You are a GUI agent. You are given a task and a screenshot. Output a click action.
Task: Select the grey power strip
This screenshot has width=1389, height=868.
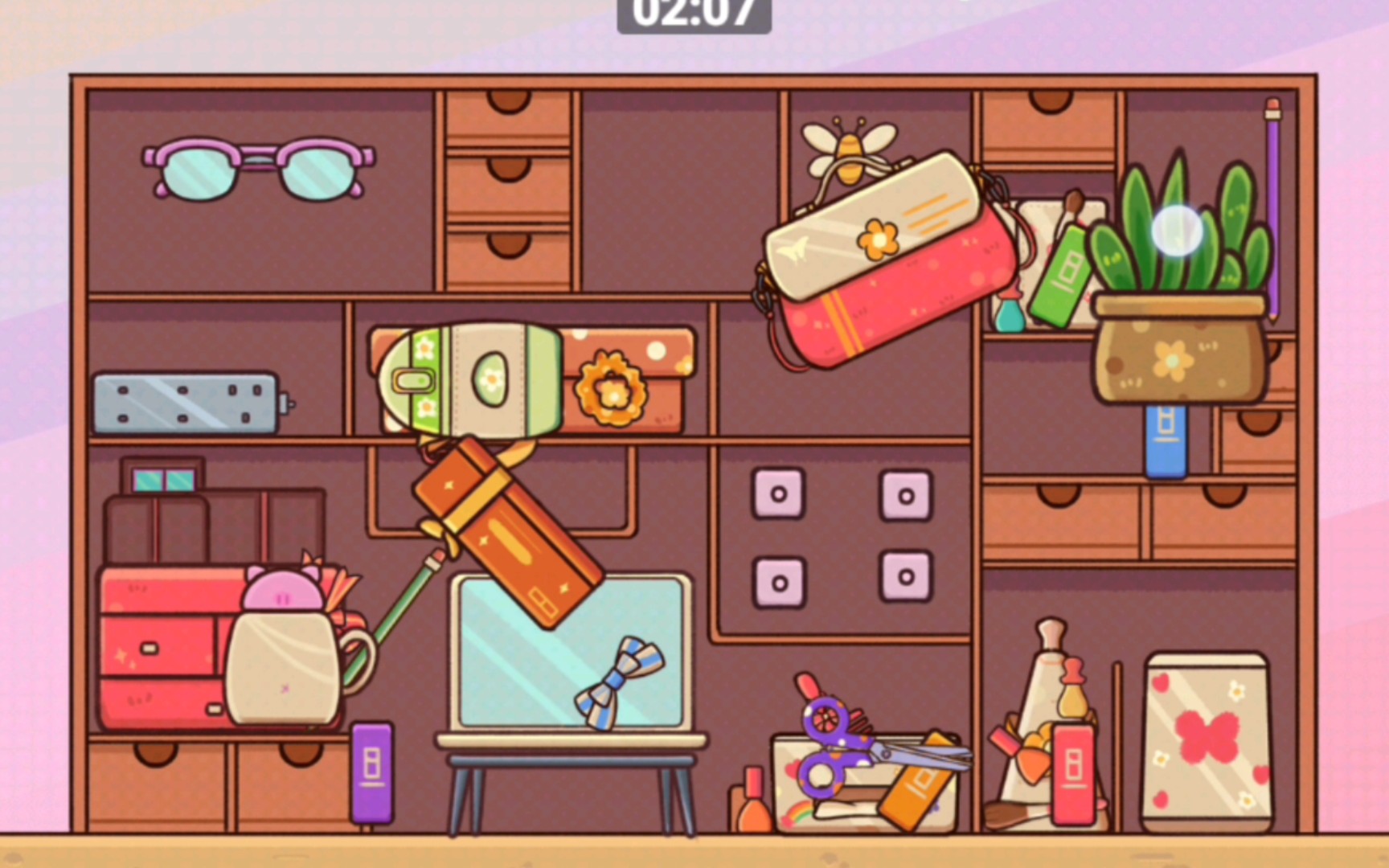click(186, 403)
